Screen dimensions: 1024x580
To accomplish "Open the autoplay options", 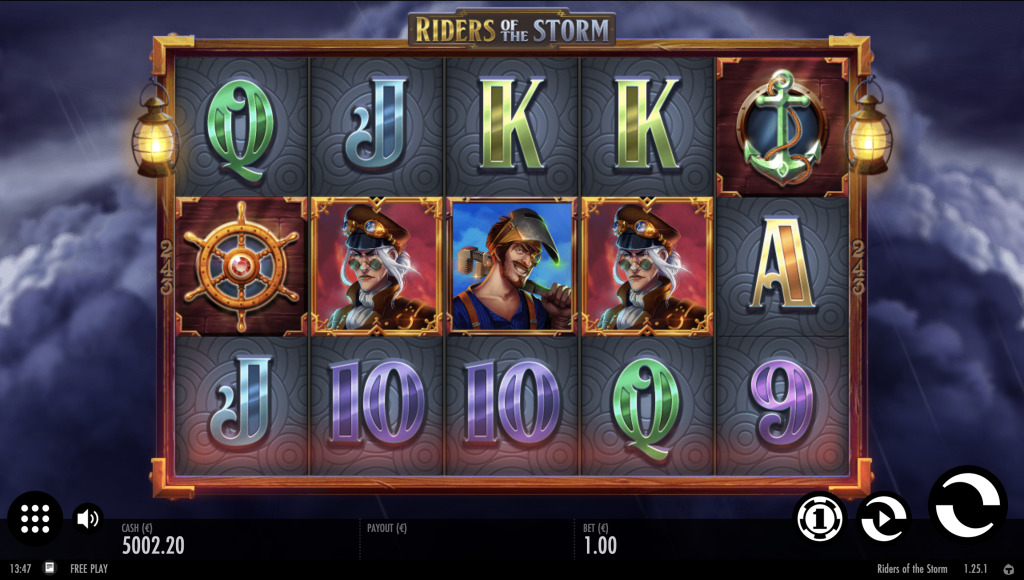I will [884, 518].
